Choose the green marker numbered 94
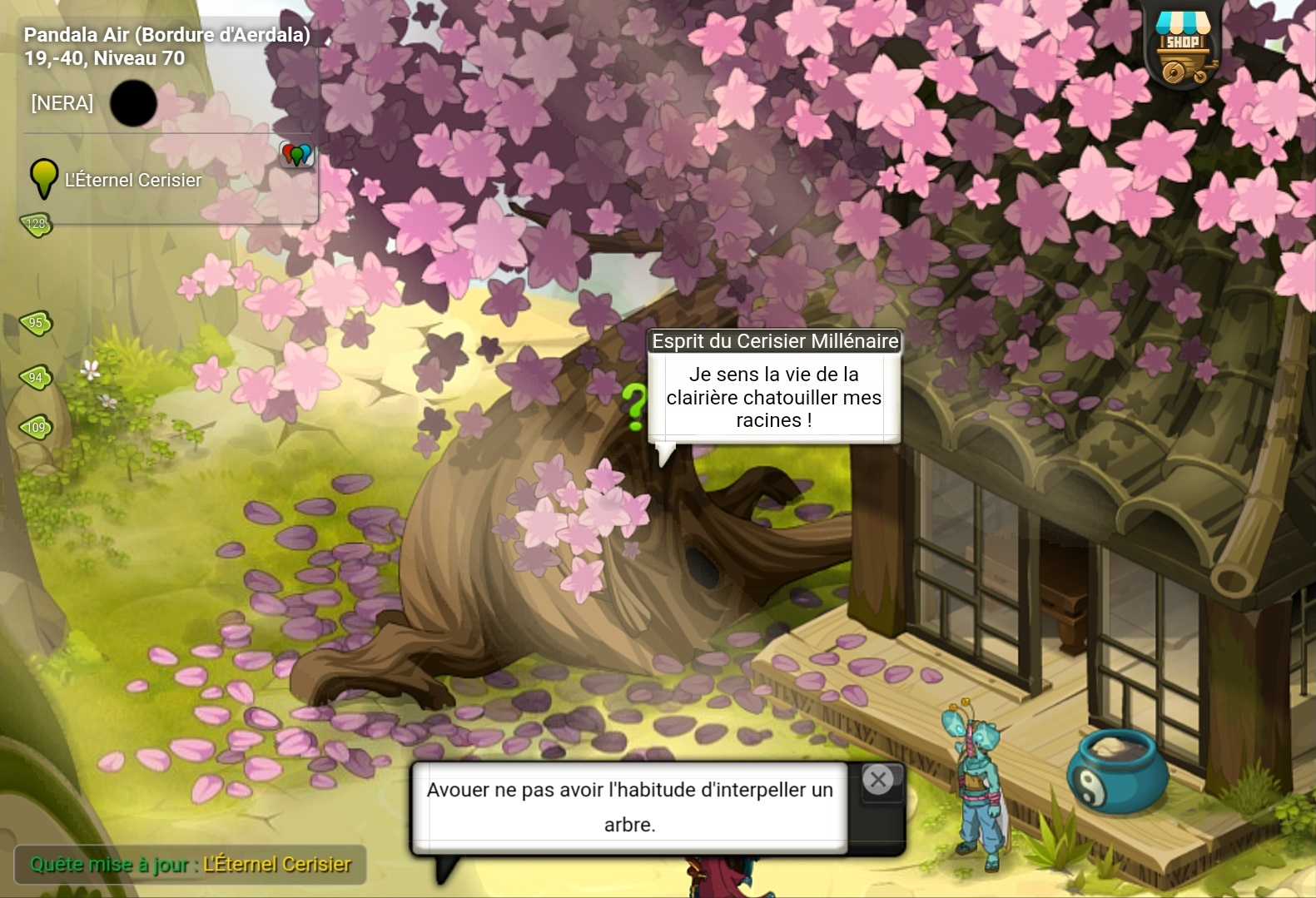1316x898 pixels. 36,378
